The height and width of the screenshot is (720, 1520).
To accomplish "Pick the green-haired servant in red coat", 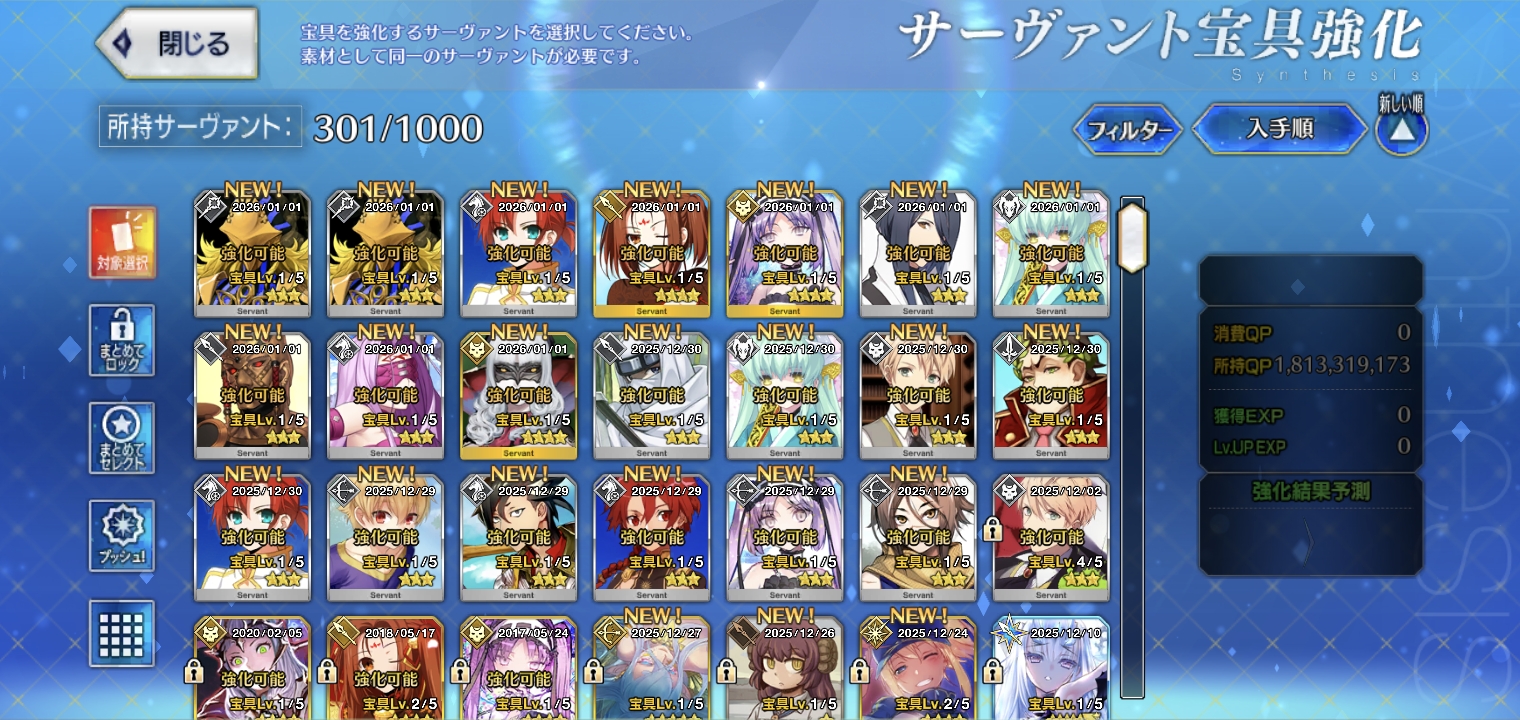I will click(1051, 394).
